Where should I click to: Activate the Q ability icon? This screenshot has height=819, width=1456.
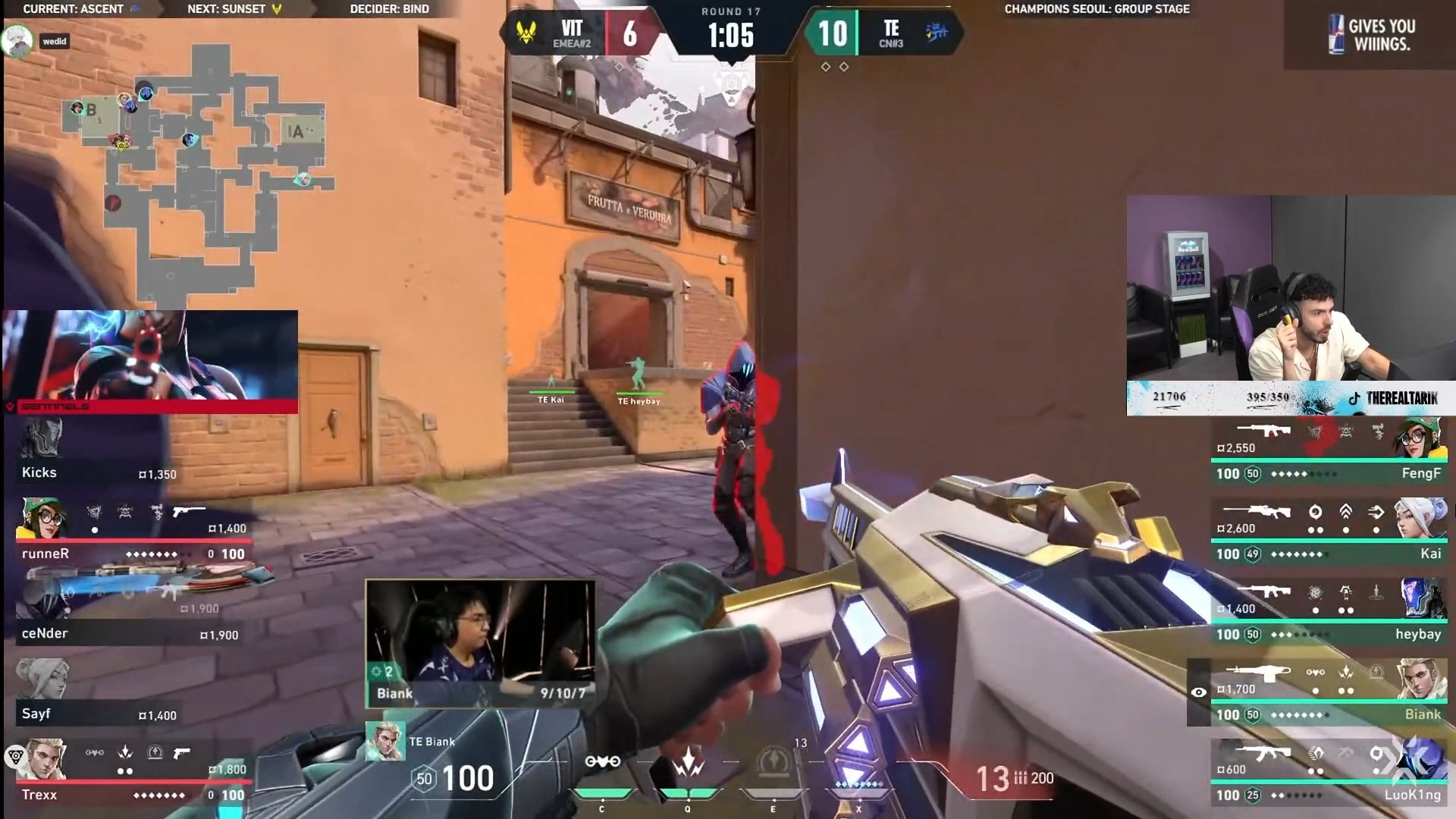(688, 762)
